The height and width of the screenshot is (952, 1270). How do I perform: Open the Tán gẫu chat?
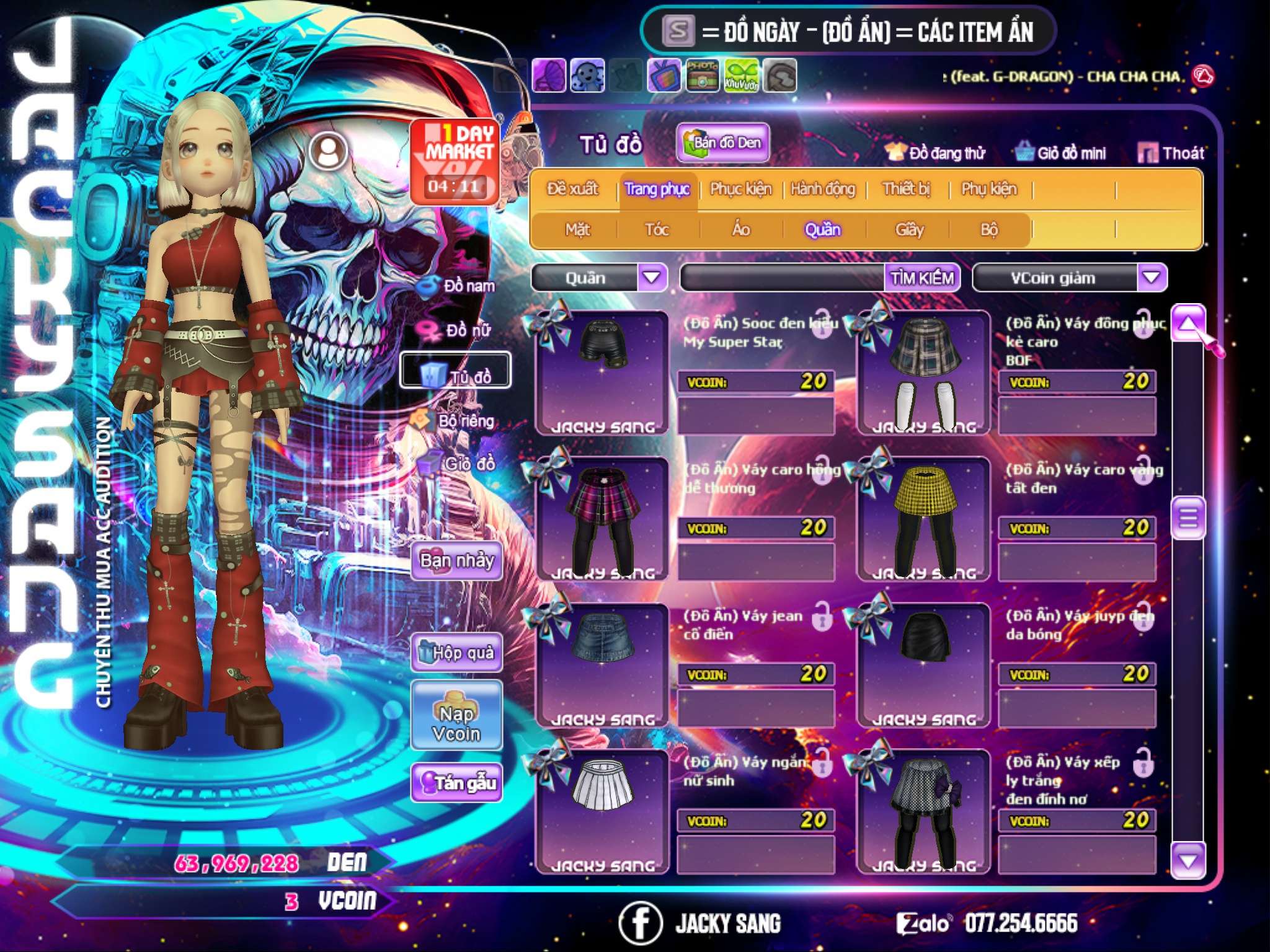[457, 783]
